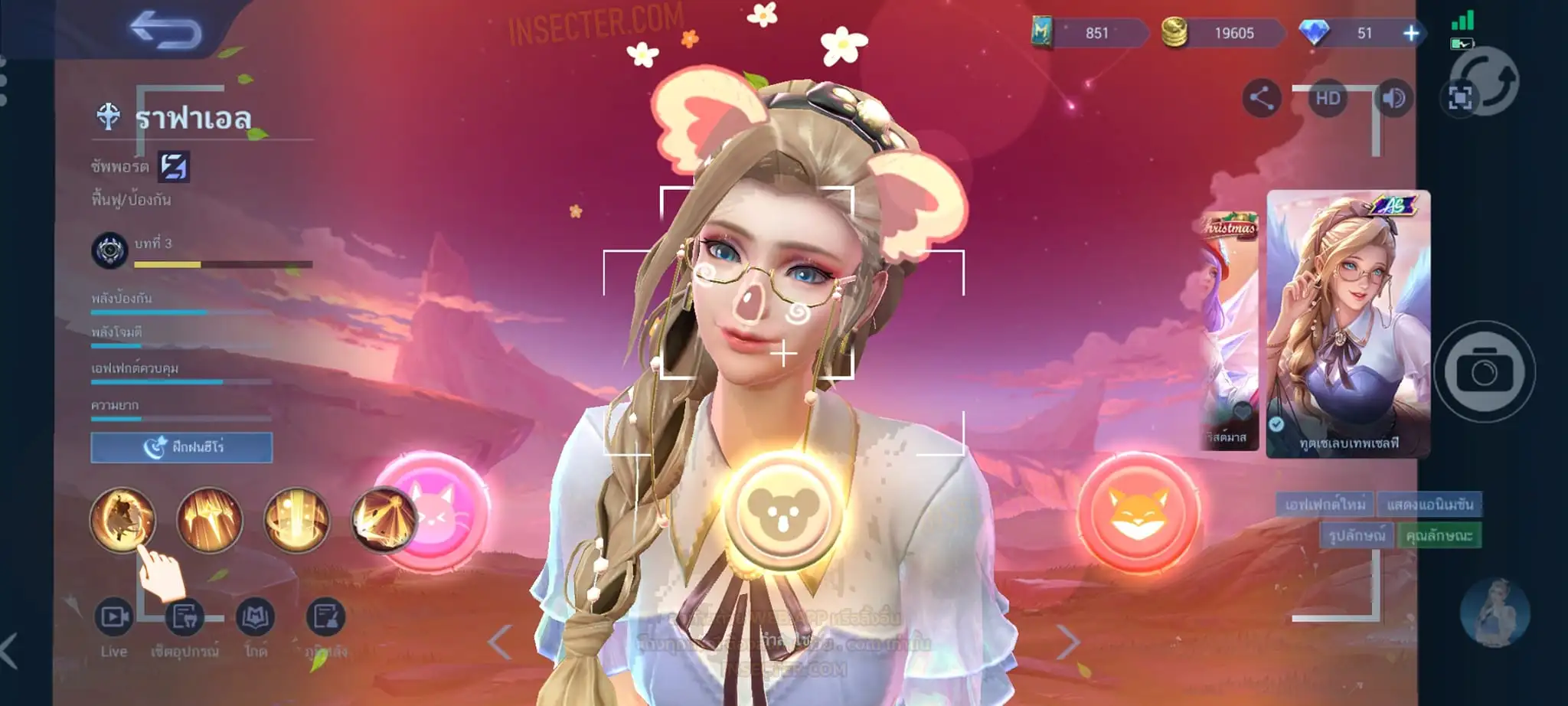Viewport: 1568px width, 706px height.
Task: Tap the hero training button
Action: pos(181,447)
